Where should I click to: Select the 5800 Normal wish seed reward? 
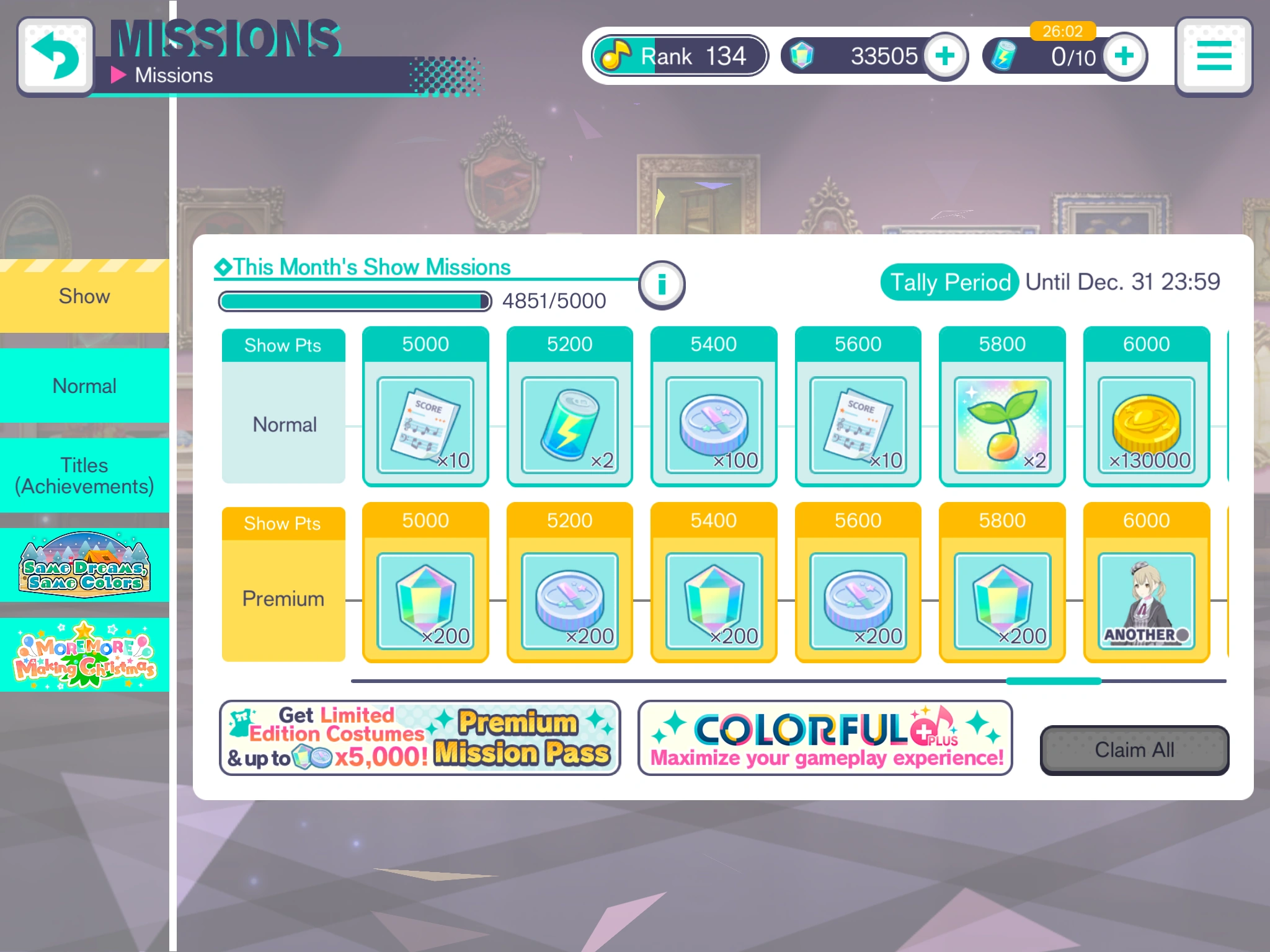(x=1001, y=406)
